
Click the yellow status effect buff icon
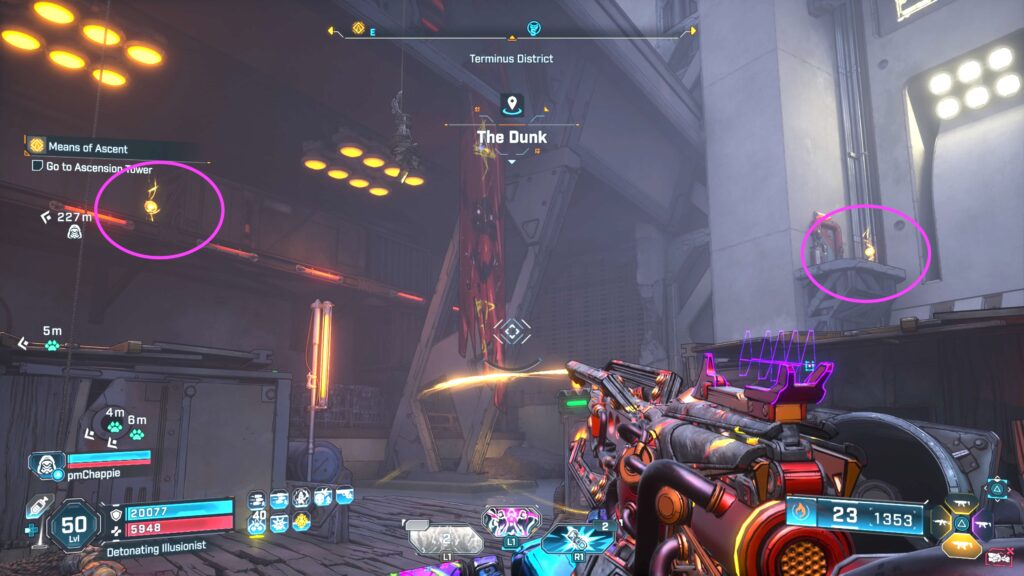tap(300, 521)
